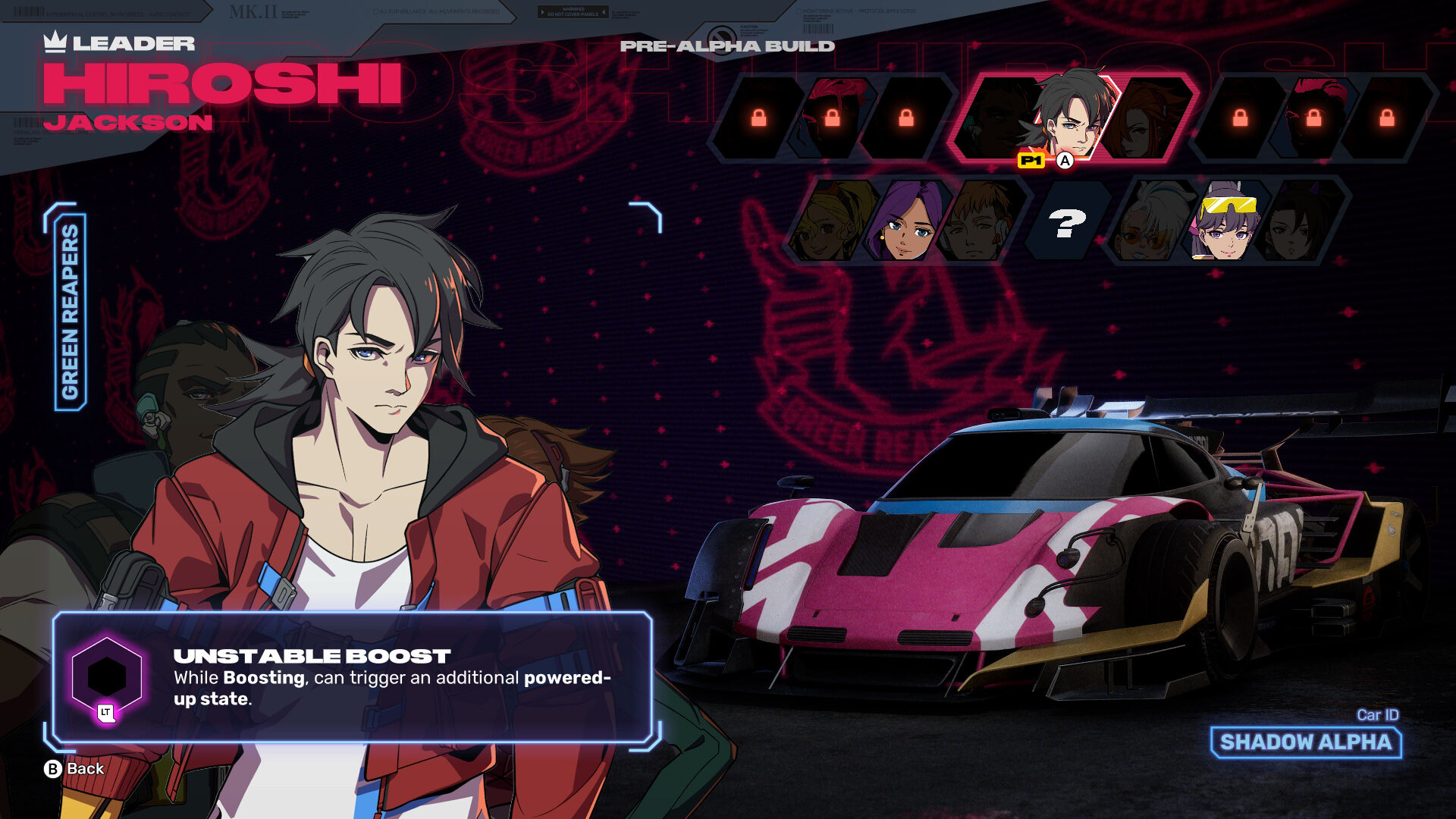Select the brown-haired man with headset
The image size is (1456, 819).
[x=977, y=223]
